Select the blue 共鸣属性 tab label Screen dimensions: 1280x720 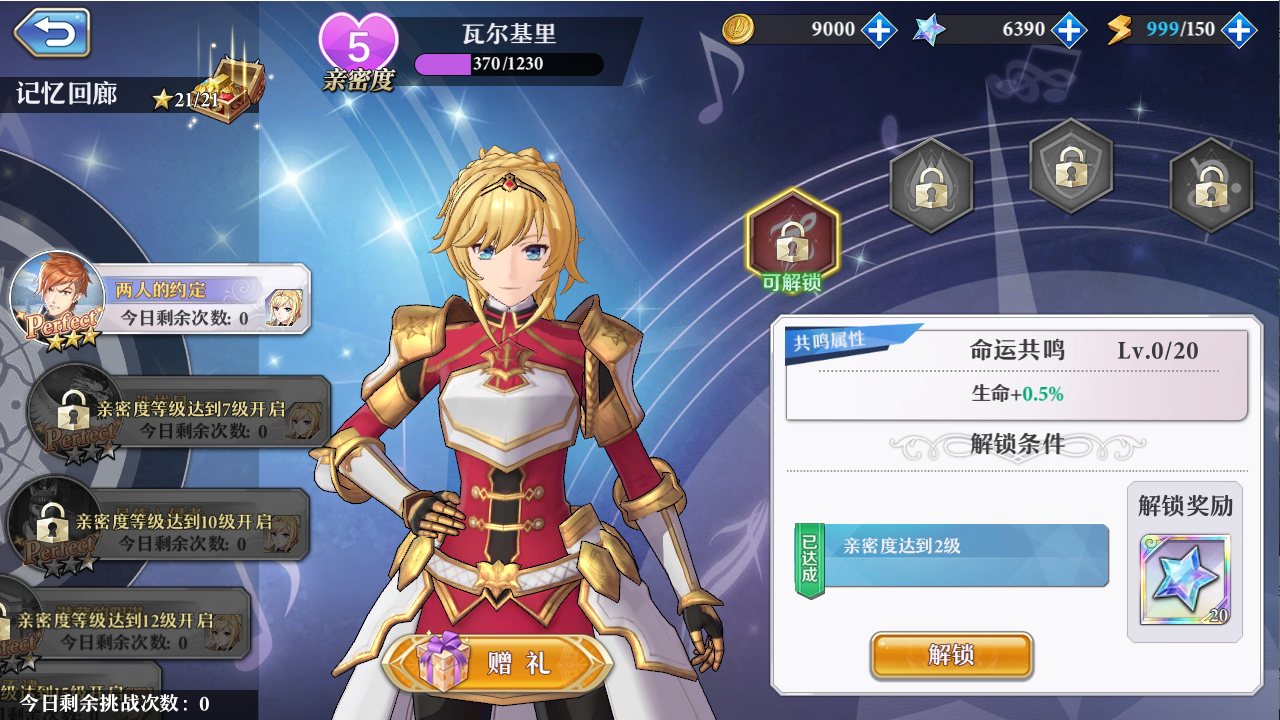pos(830,340)
